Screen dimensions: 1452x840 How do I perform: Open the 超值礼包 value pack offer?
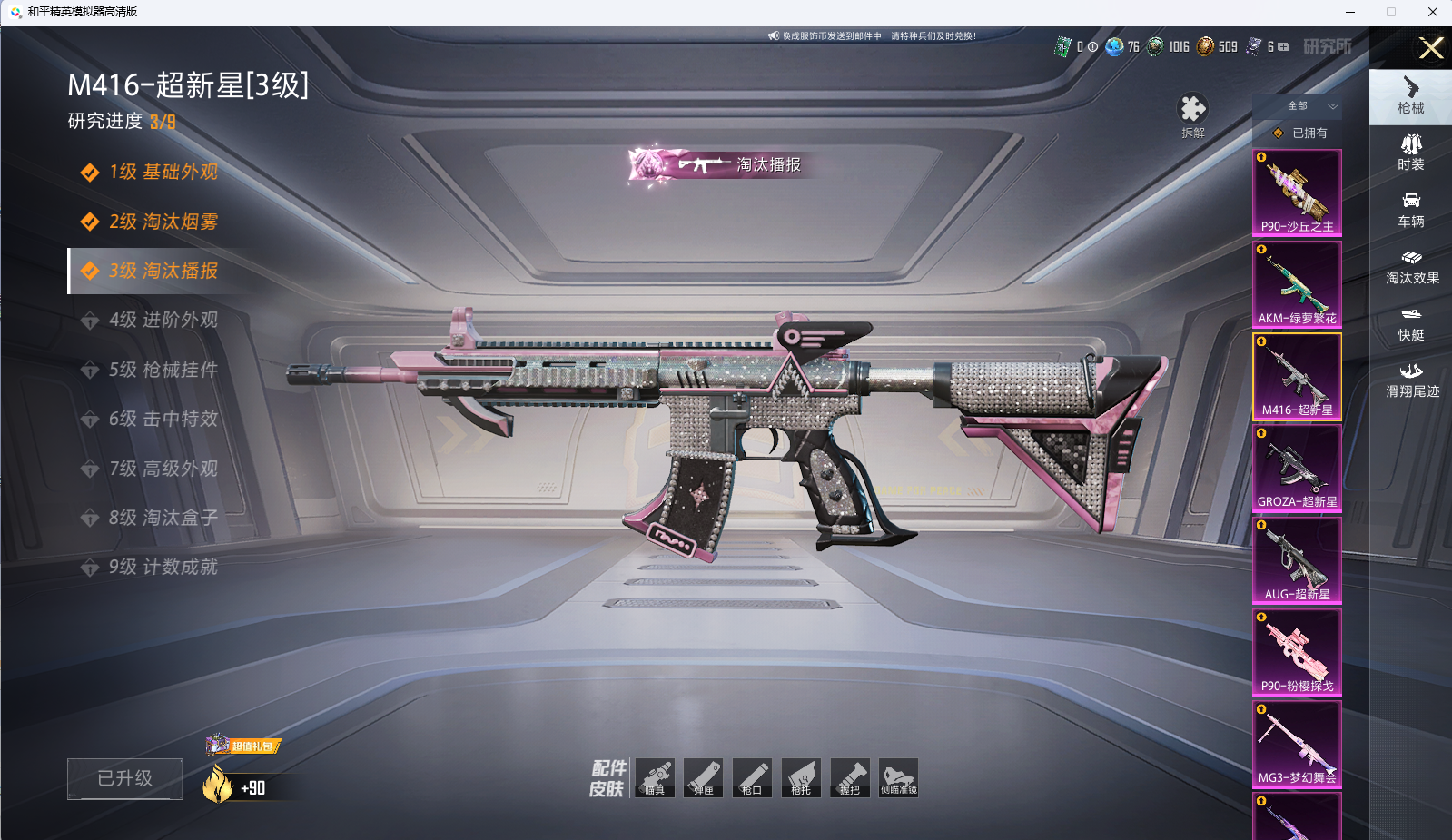tap(243, 746)
